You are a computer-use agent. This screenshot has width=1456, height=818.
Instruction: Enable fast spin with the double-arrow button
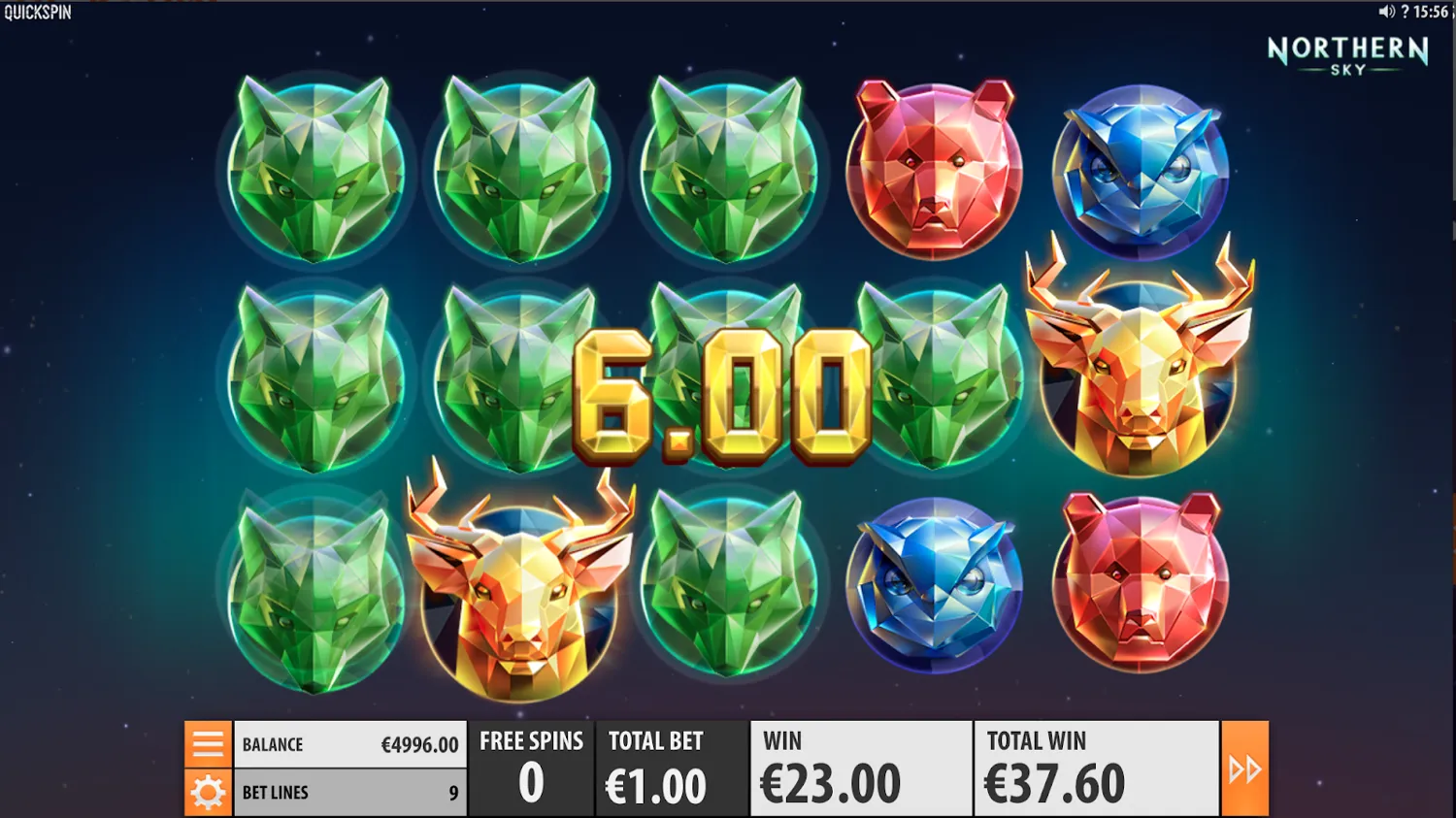[1245, 767]
